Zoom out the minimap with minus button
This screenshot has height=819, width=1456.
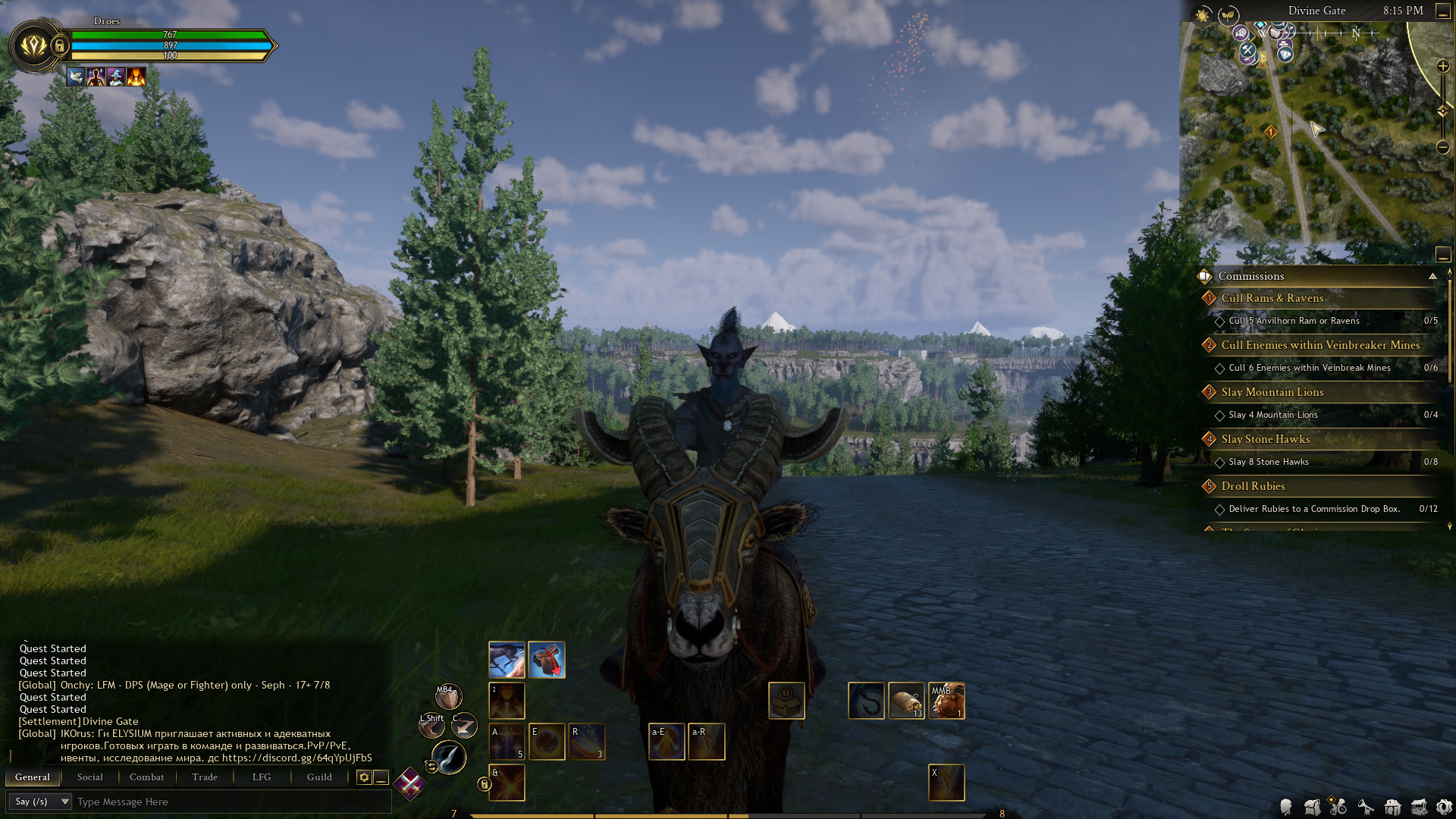(x=1443, y=147)
